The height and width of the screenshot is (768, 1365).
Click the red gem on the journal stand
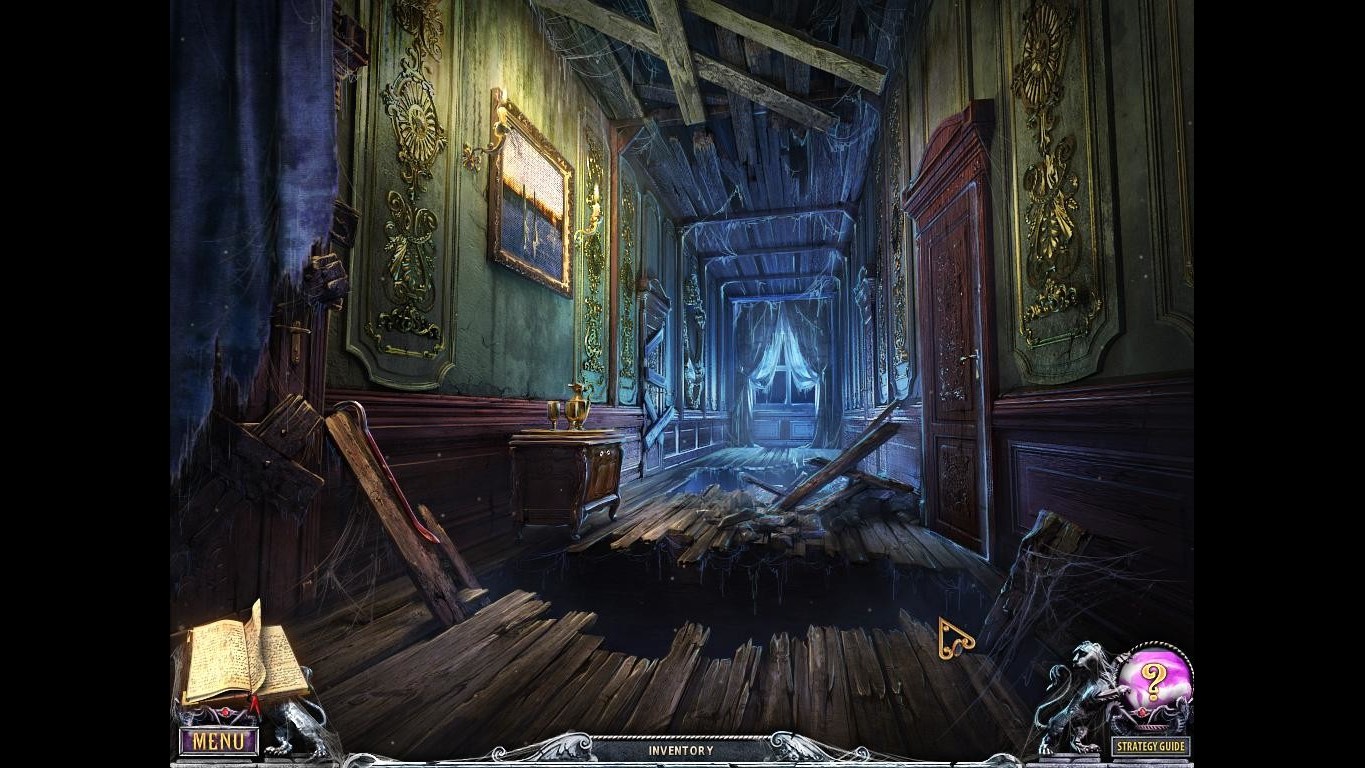coord(225,711)
